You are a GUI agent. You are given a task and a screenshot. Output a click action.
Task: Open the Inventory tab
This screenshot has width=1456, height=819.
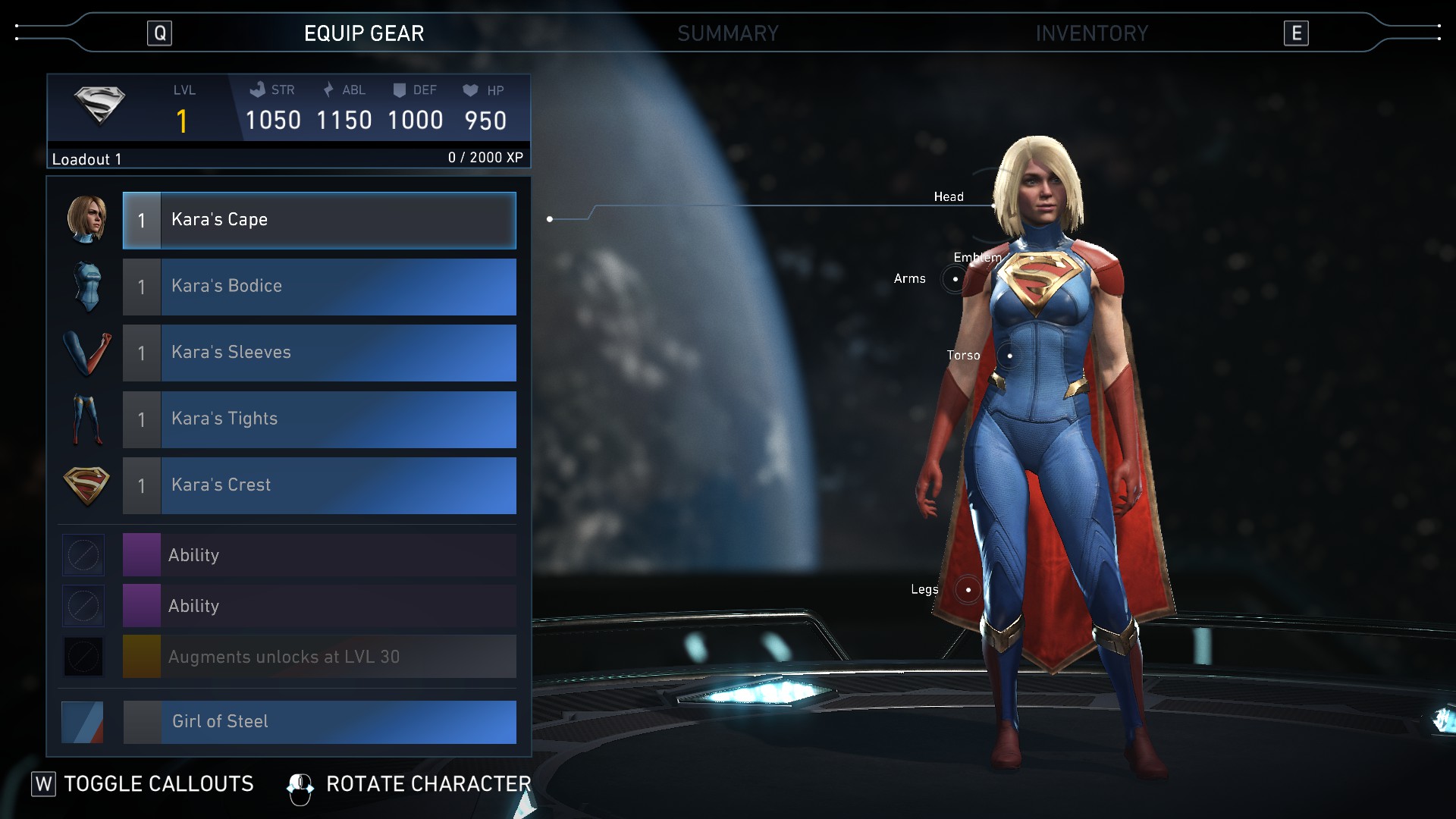[x=1091, y=33]
